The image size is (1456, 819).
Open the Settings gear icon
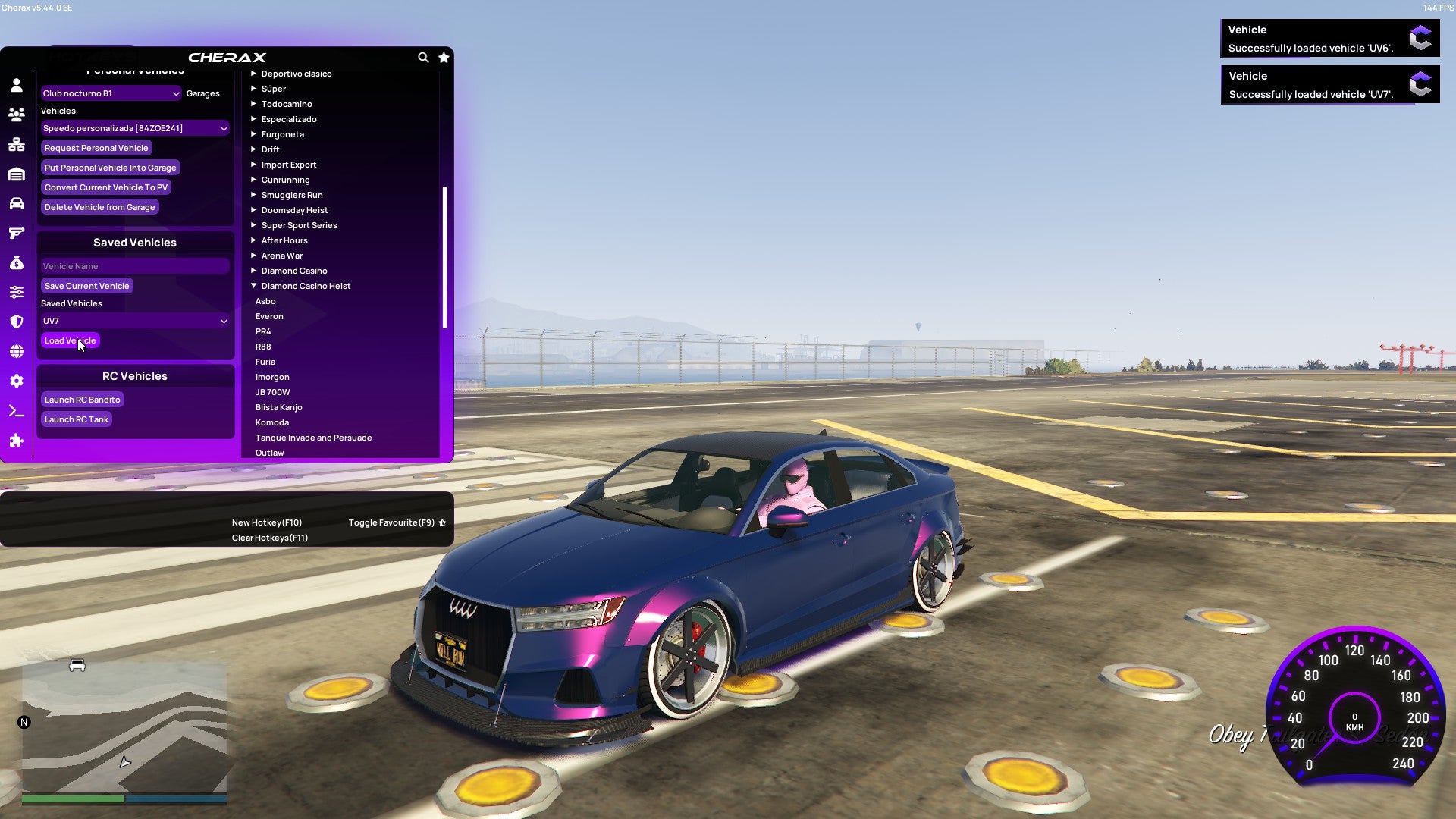point(17,381)
